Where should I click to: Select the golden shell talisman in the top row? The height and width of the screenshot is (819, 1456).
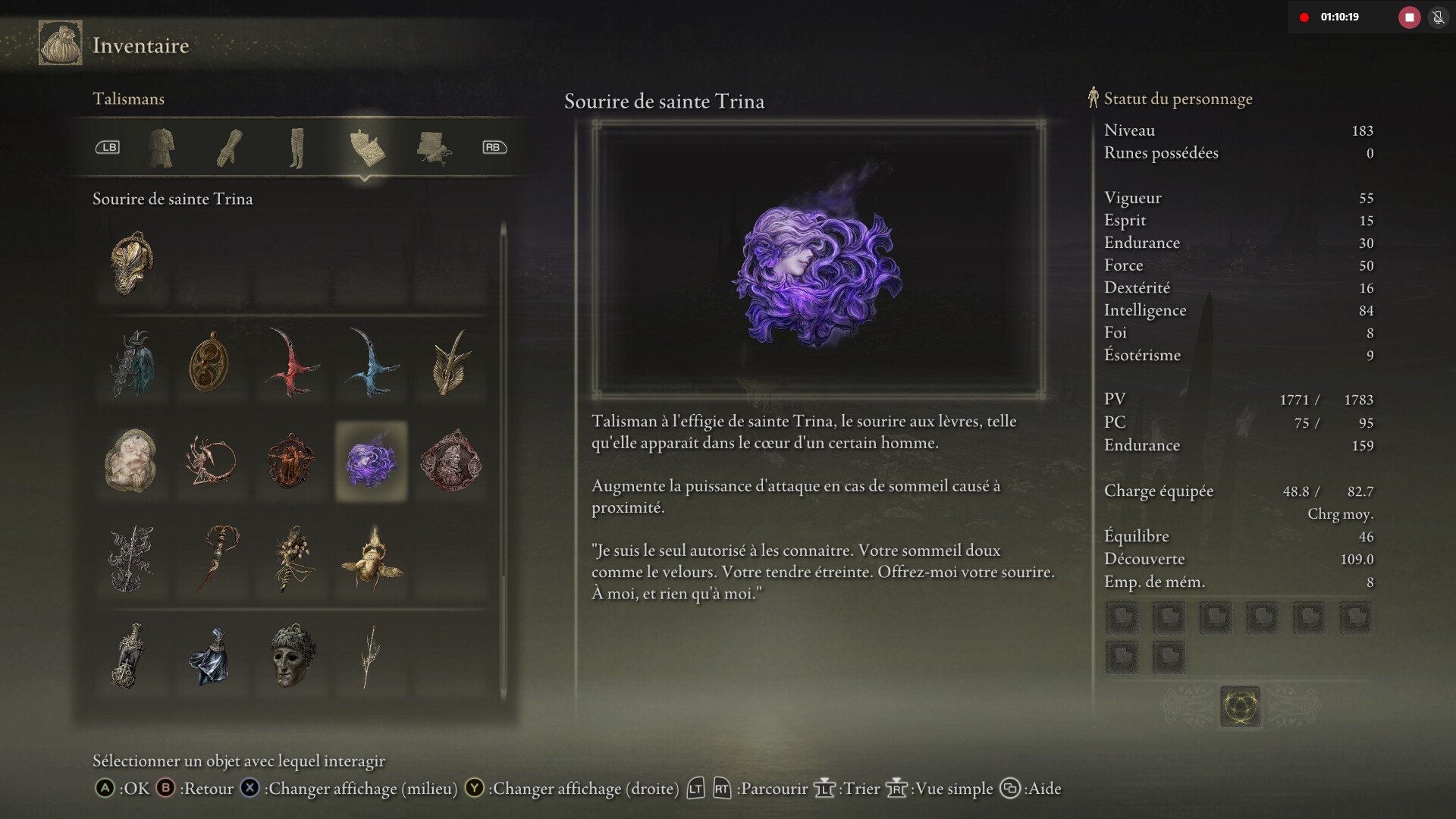[132, 262]
